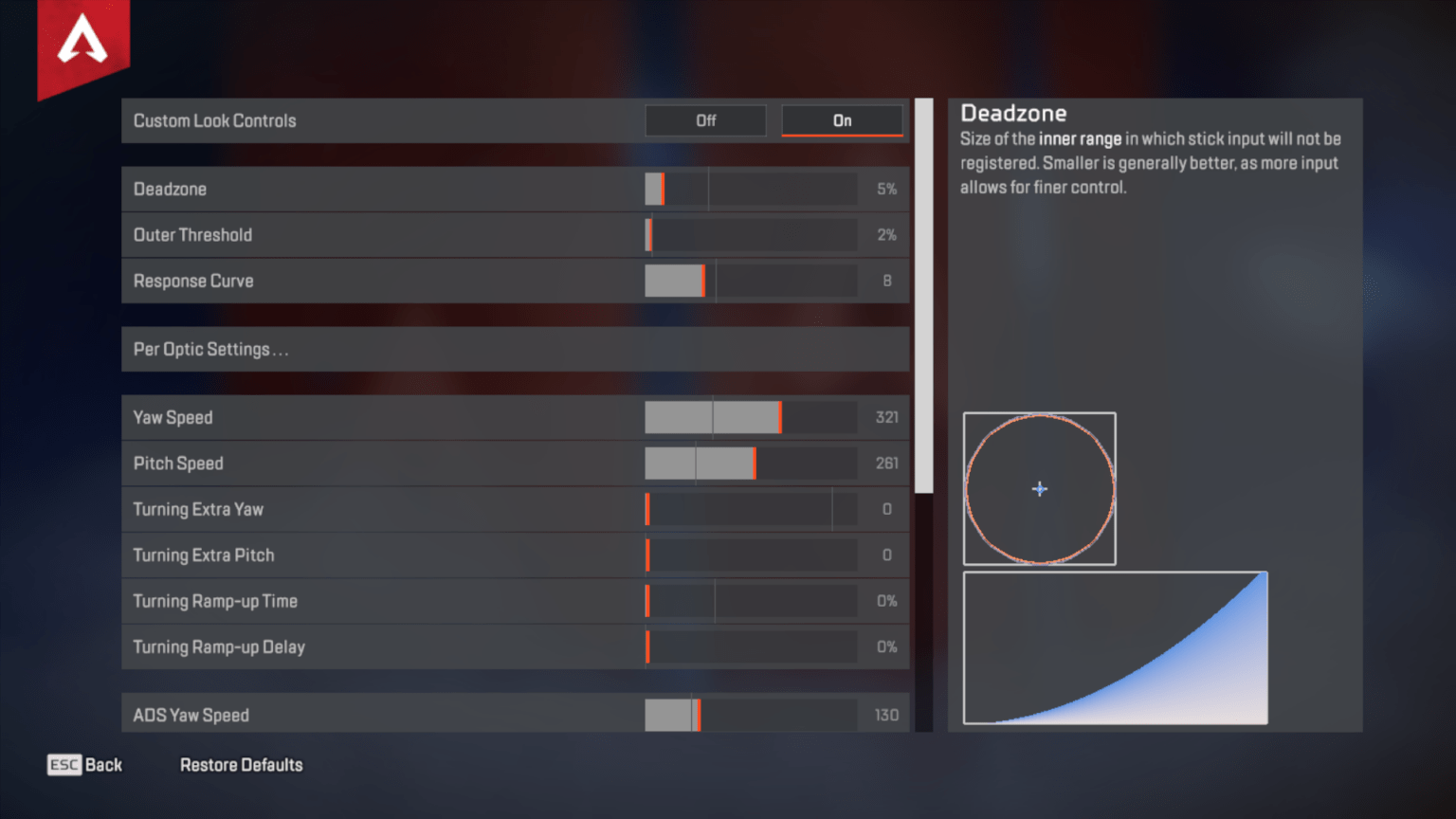This screenshot has height=819, width=1456.
Task: Select Restore Defaults
Action: (241, 765)
